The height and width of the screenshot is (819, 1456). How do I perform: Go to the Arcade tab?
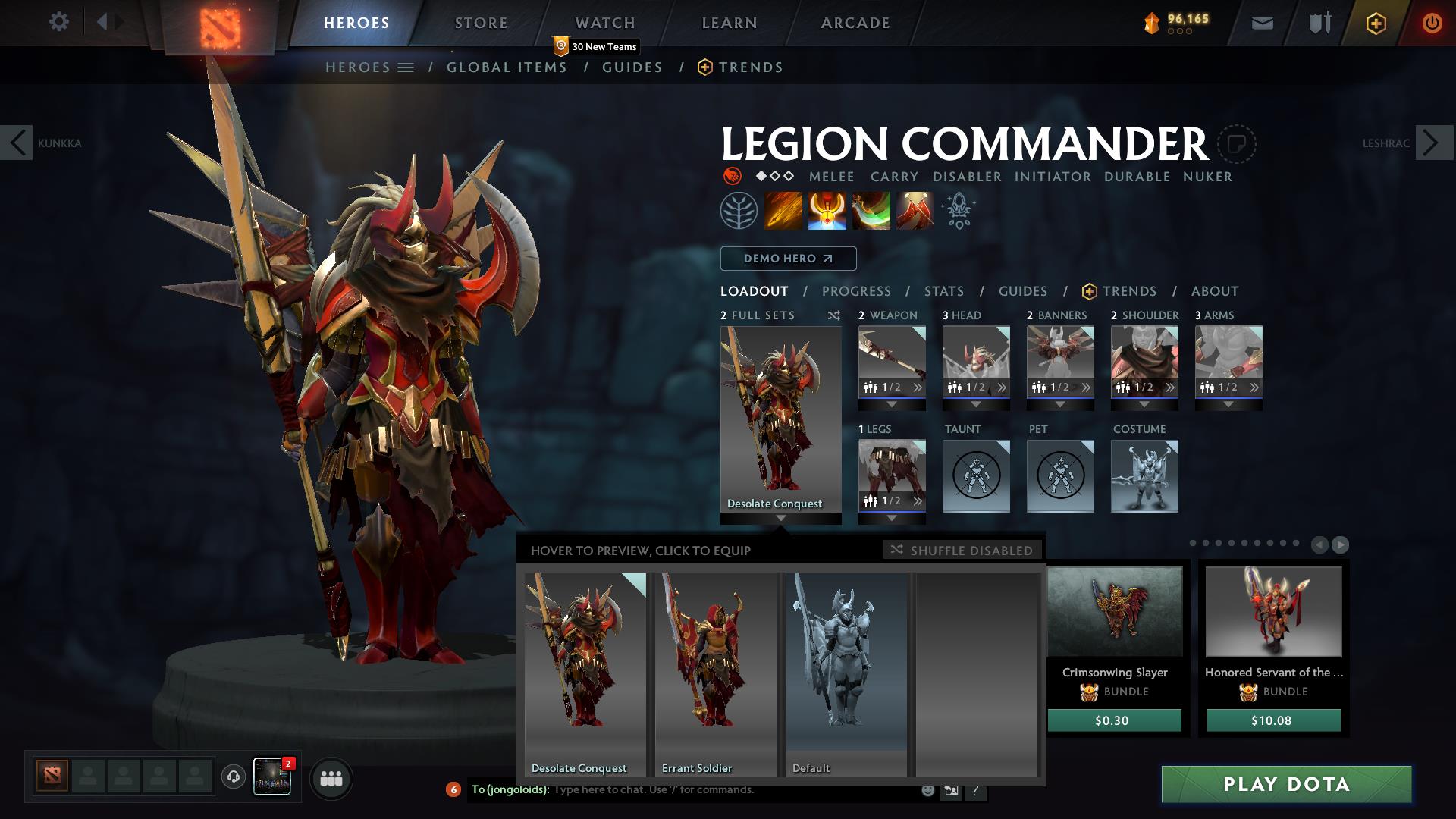click(x=855, y=23)
